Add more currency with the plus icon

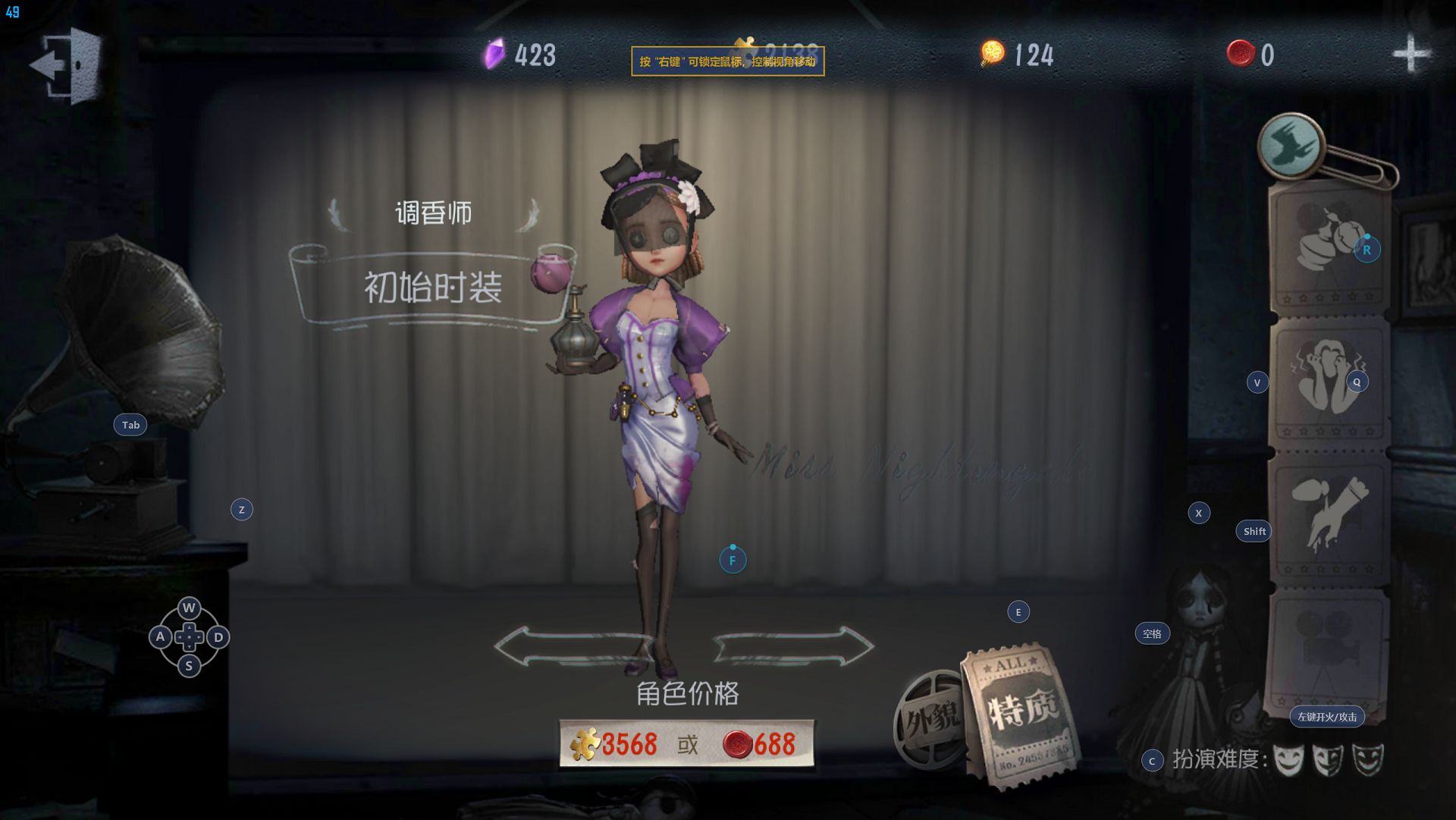[x=1411, y=54]
